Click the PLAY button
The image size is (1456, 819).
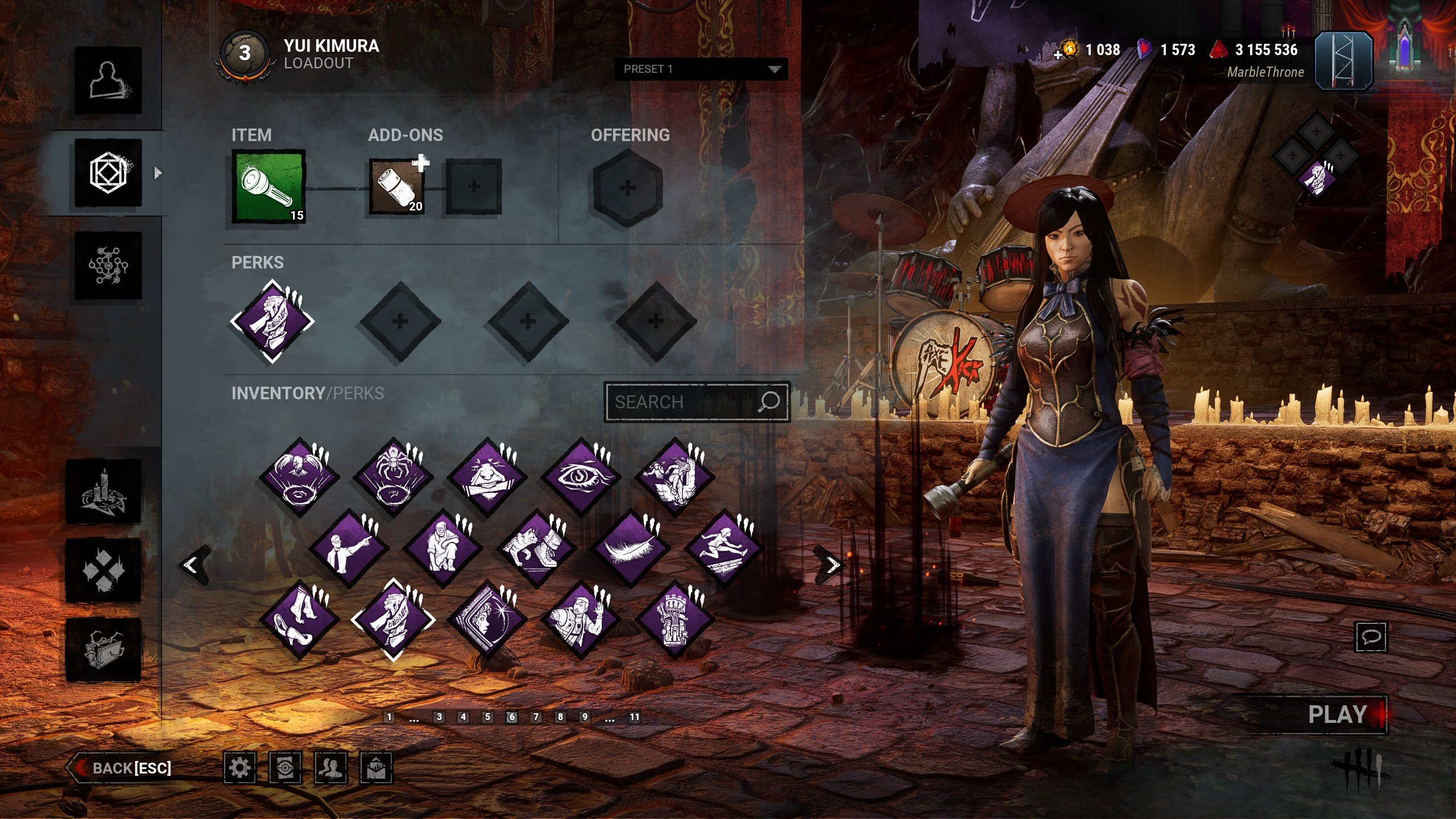click(x=1337, y=714)
